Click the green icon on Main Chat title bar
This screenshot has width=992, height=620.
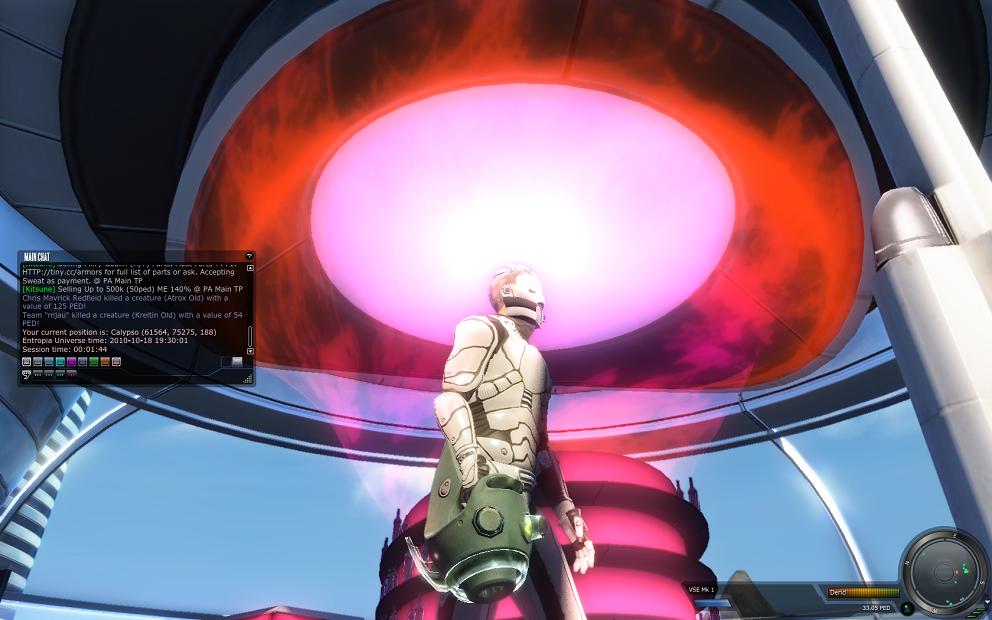[x=249, y=257]
